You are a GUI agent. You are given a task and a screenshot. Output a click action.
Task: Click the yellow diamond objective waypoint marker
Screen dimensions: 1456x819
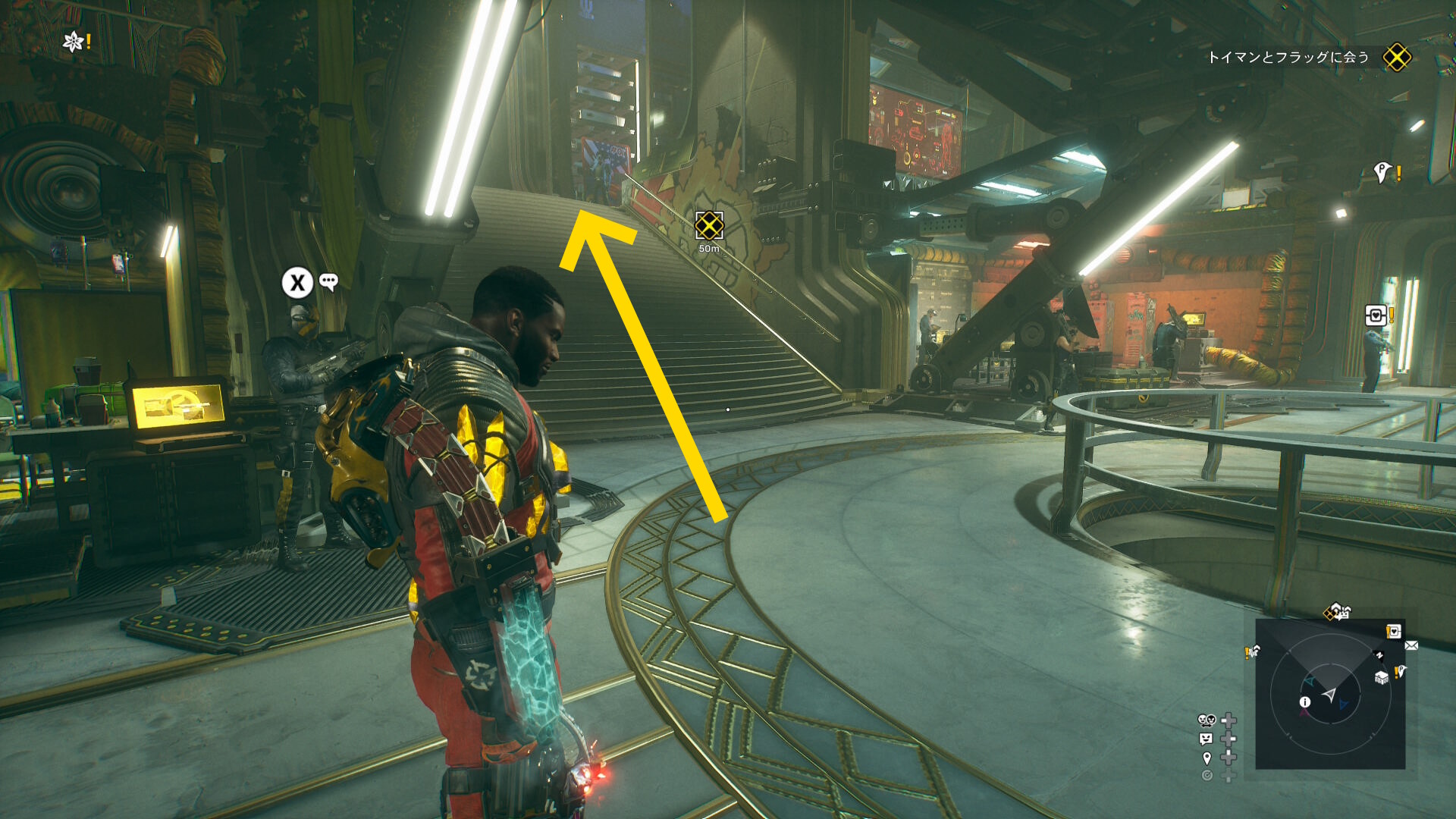[709, 225]
